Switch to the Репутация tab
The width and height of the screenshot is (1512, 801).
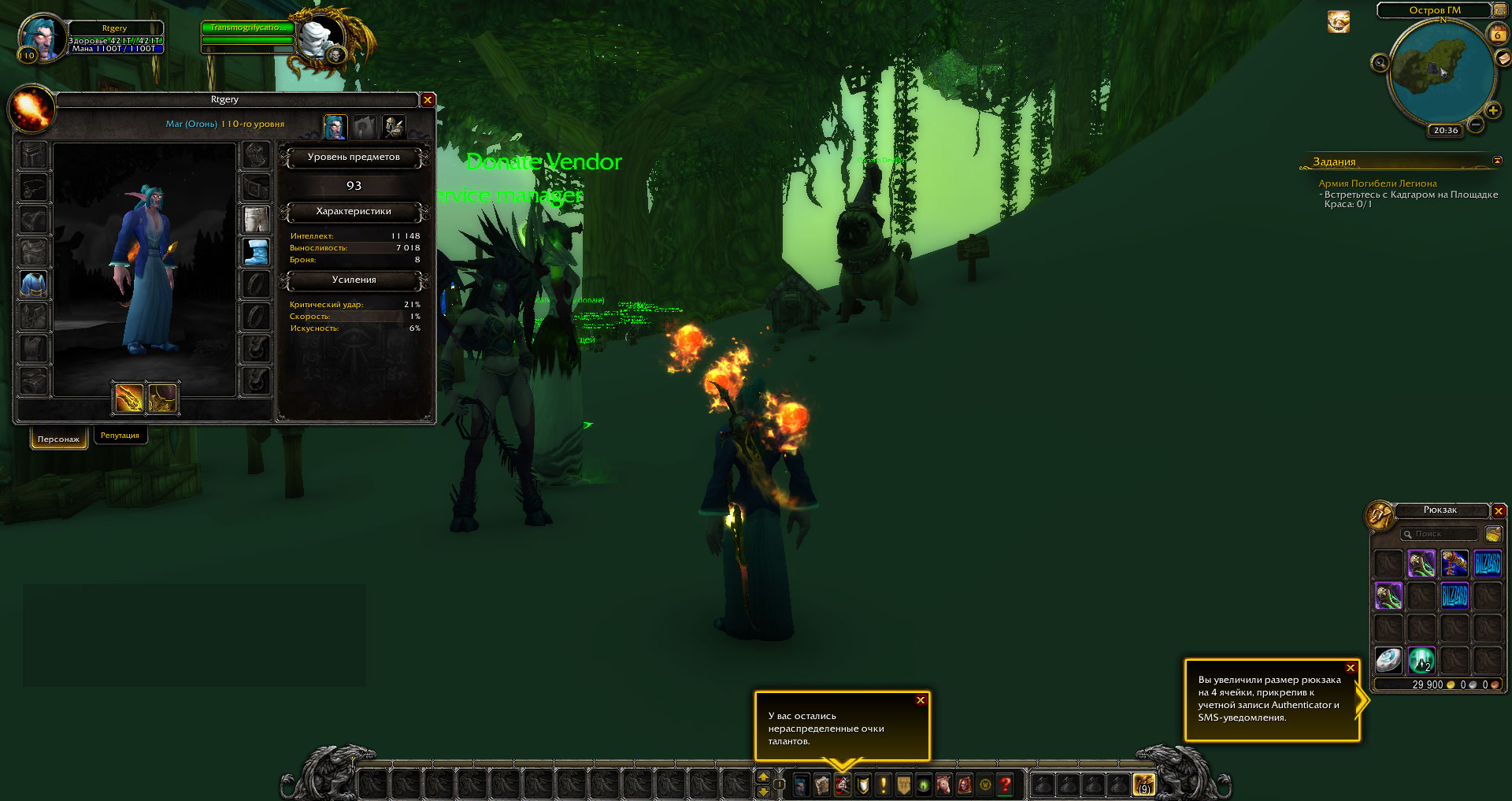tap(120, 436)
